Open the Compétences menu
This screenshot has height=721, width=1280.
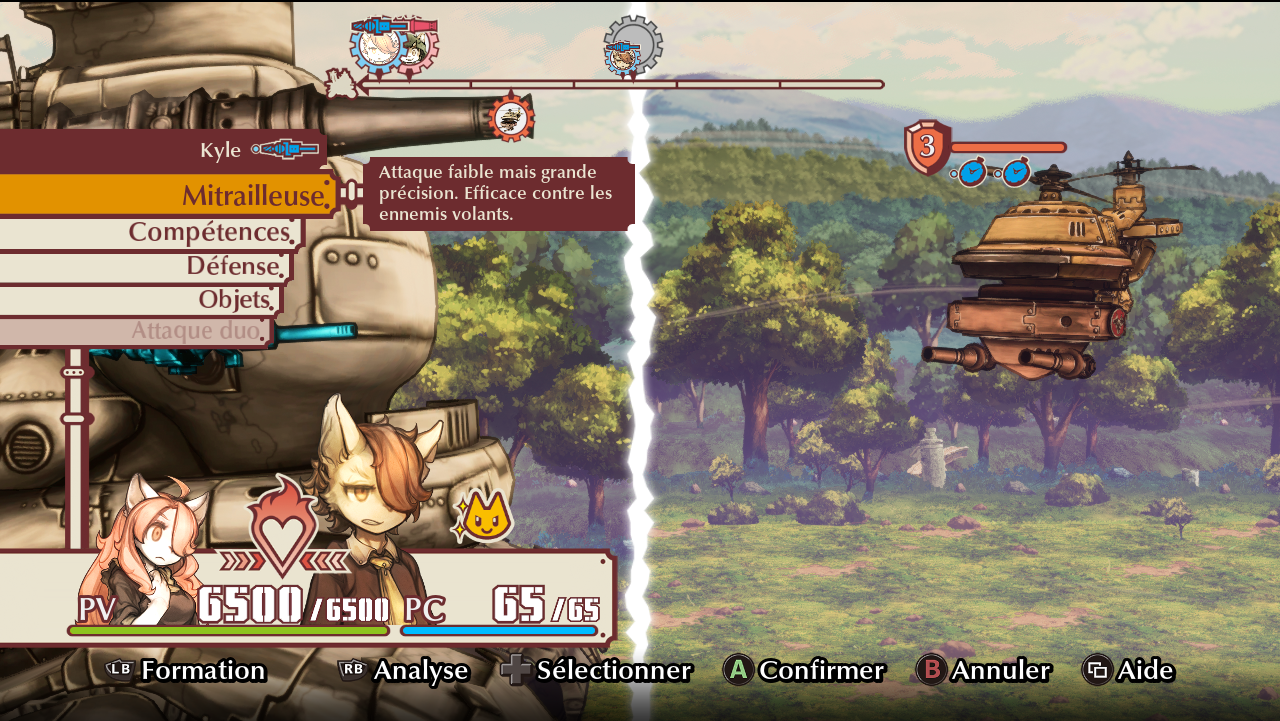(x=209, y=232)
